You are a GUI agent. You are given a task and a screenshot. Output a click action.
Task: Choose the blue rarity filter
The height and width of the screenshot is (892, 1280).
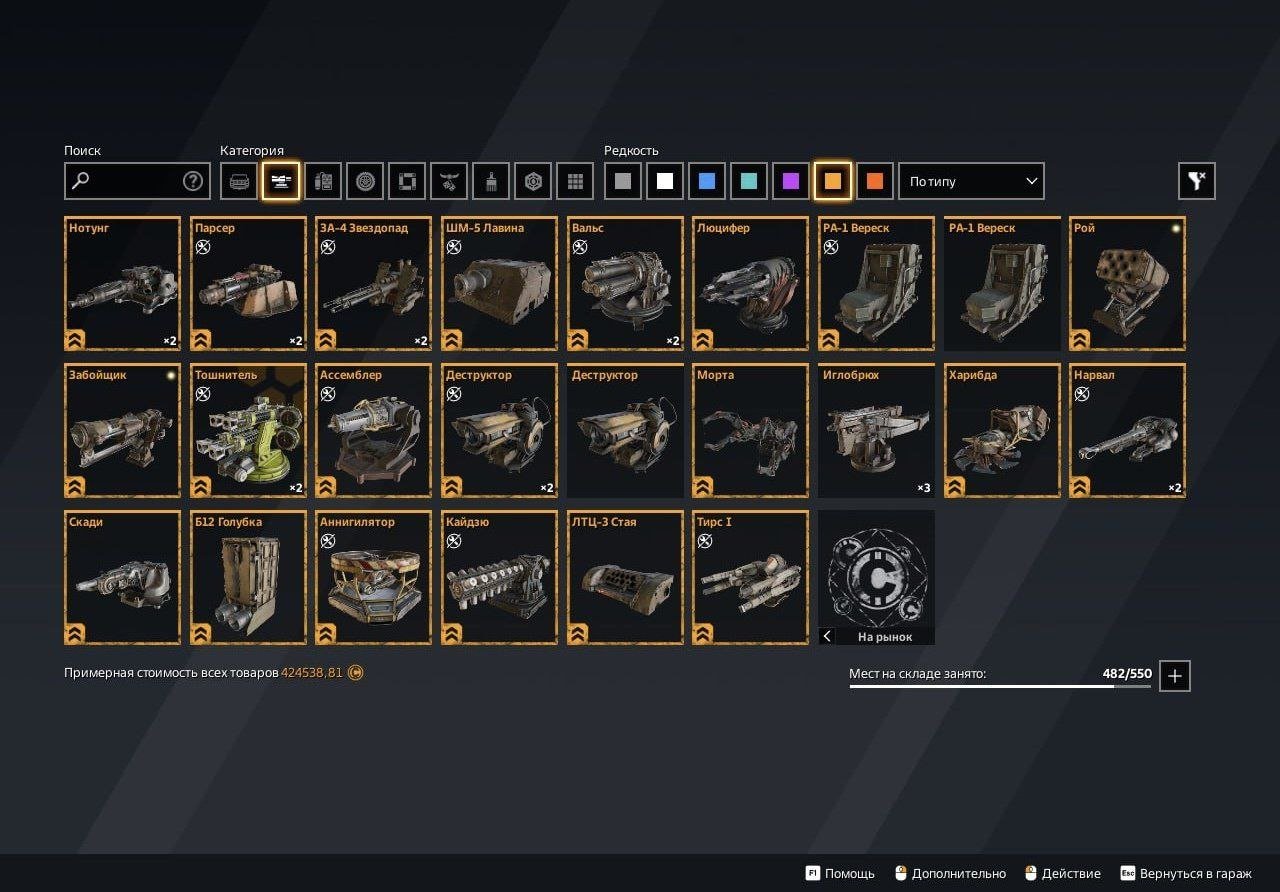pos(707,181)
